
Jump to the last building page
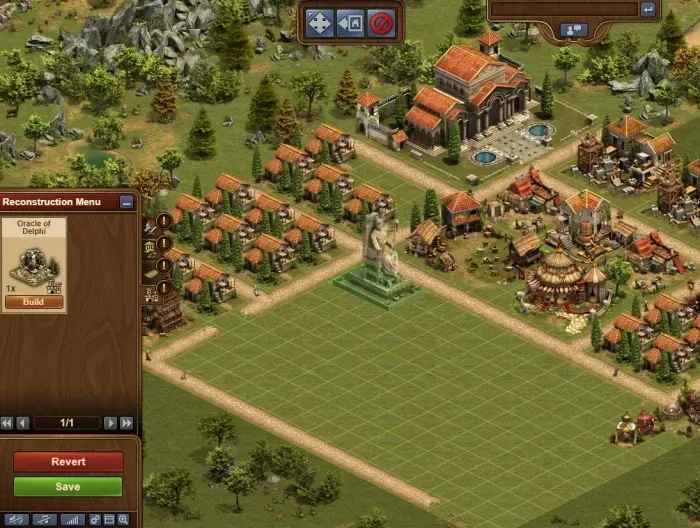pyautogui.click(x=126, y=423)
